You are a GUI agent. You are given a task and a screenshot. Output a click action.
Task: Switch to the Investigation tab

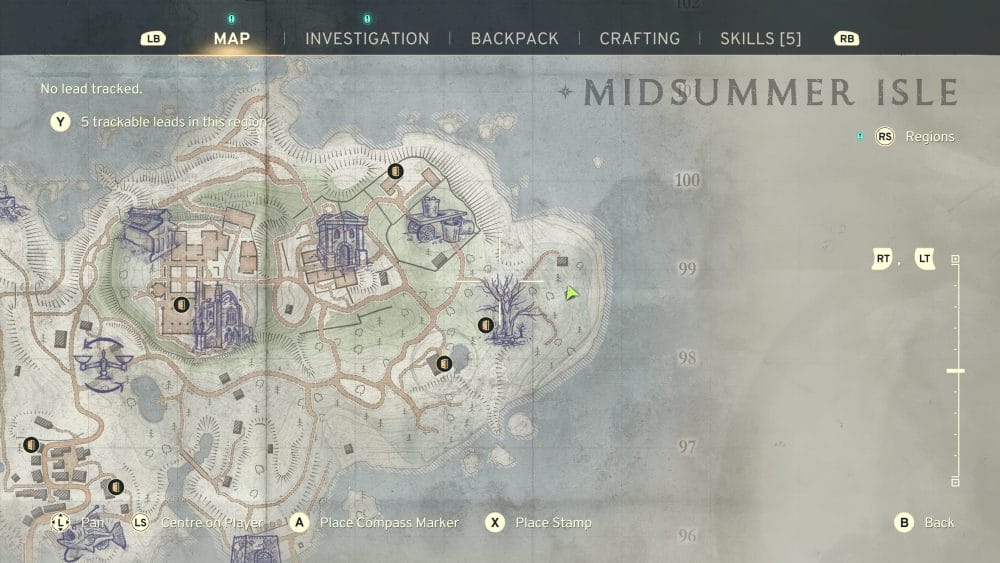click(x=367, y=39)
